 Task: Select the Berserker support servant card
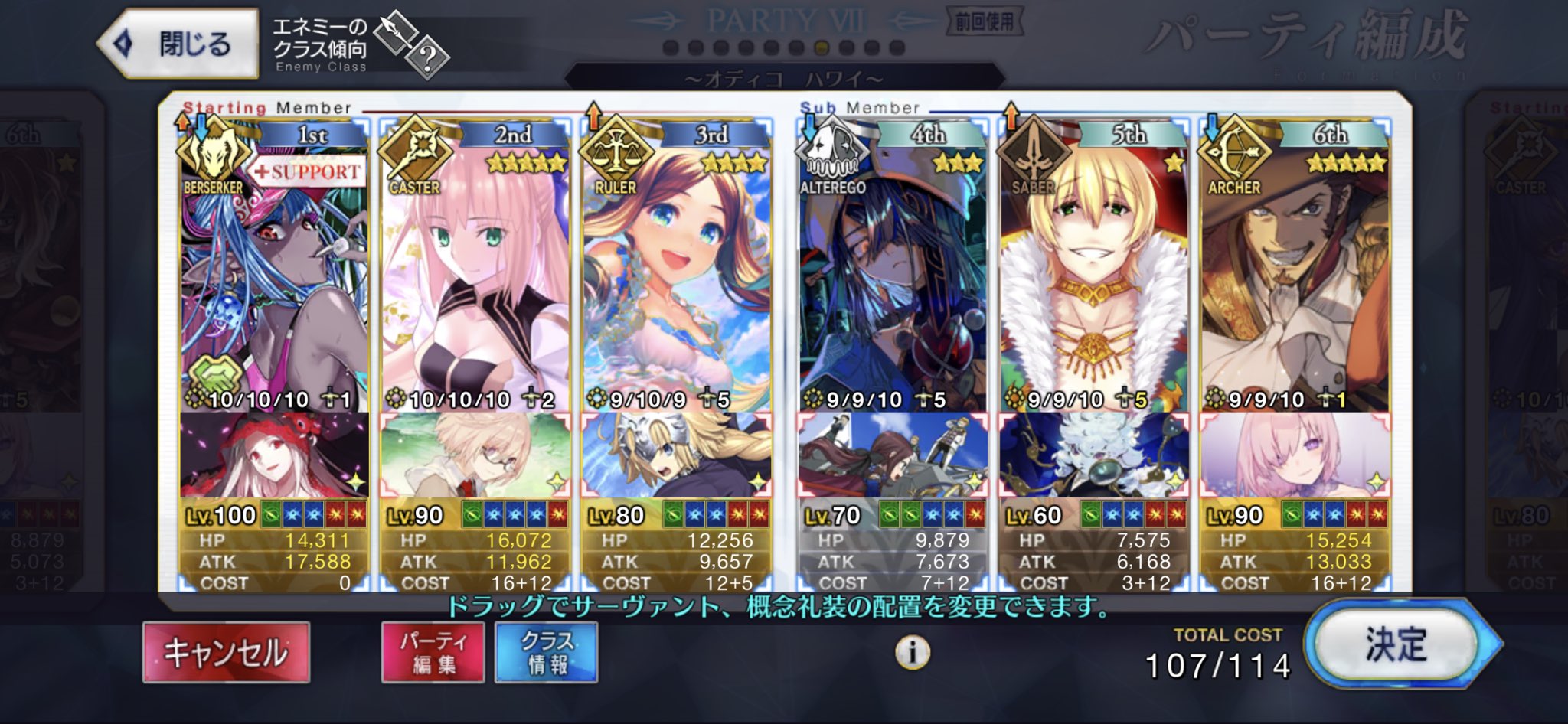273,276
